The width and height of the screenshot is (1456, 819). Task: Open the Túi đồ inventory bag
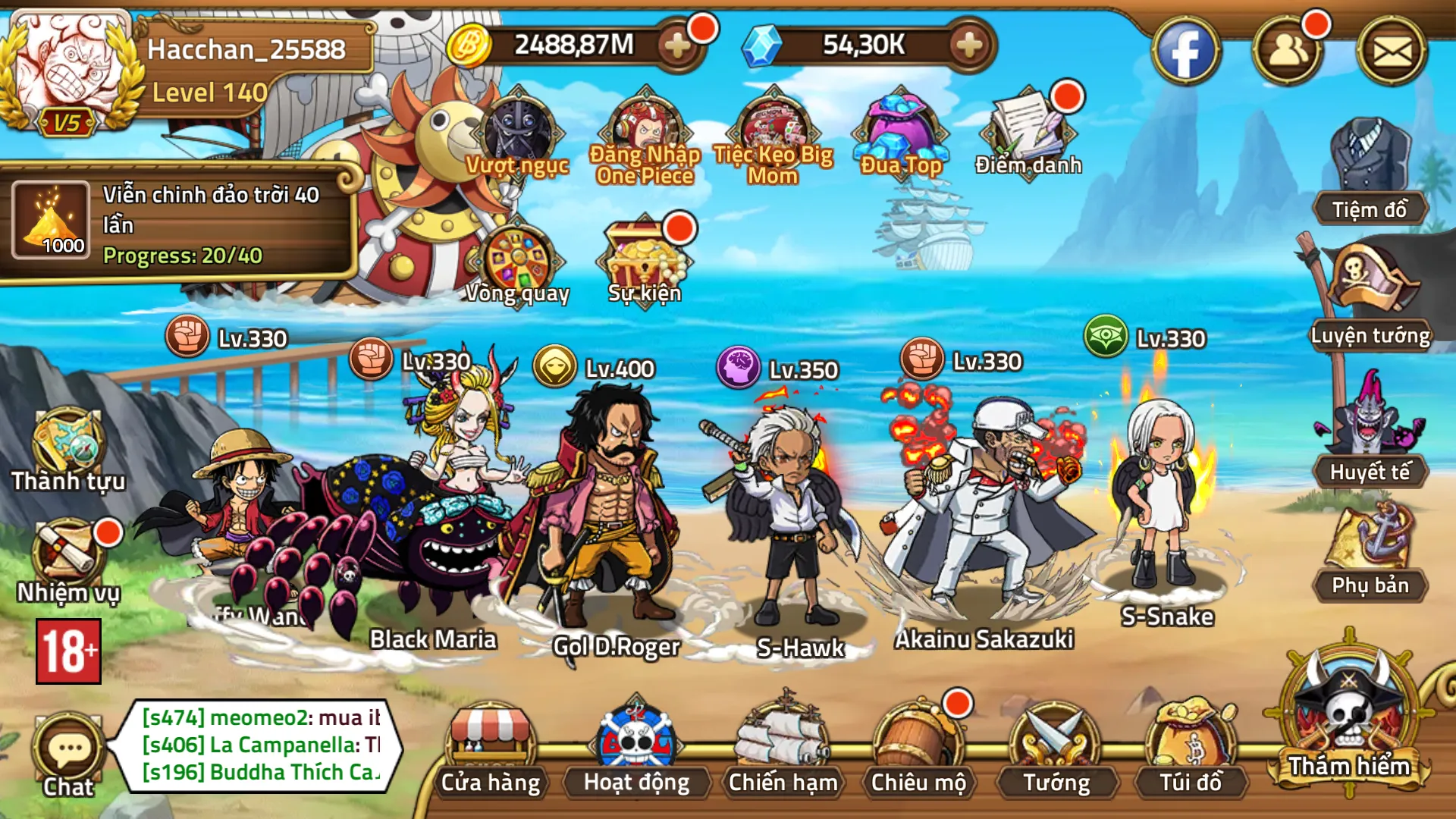tap(1191, 747)
